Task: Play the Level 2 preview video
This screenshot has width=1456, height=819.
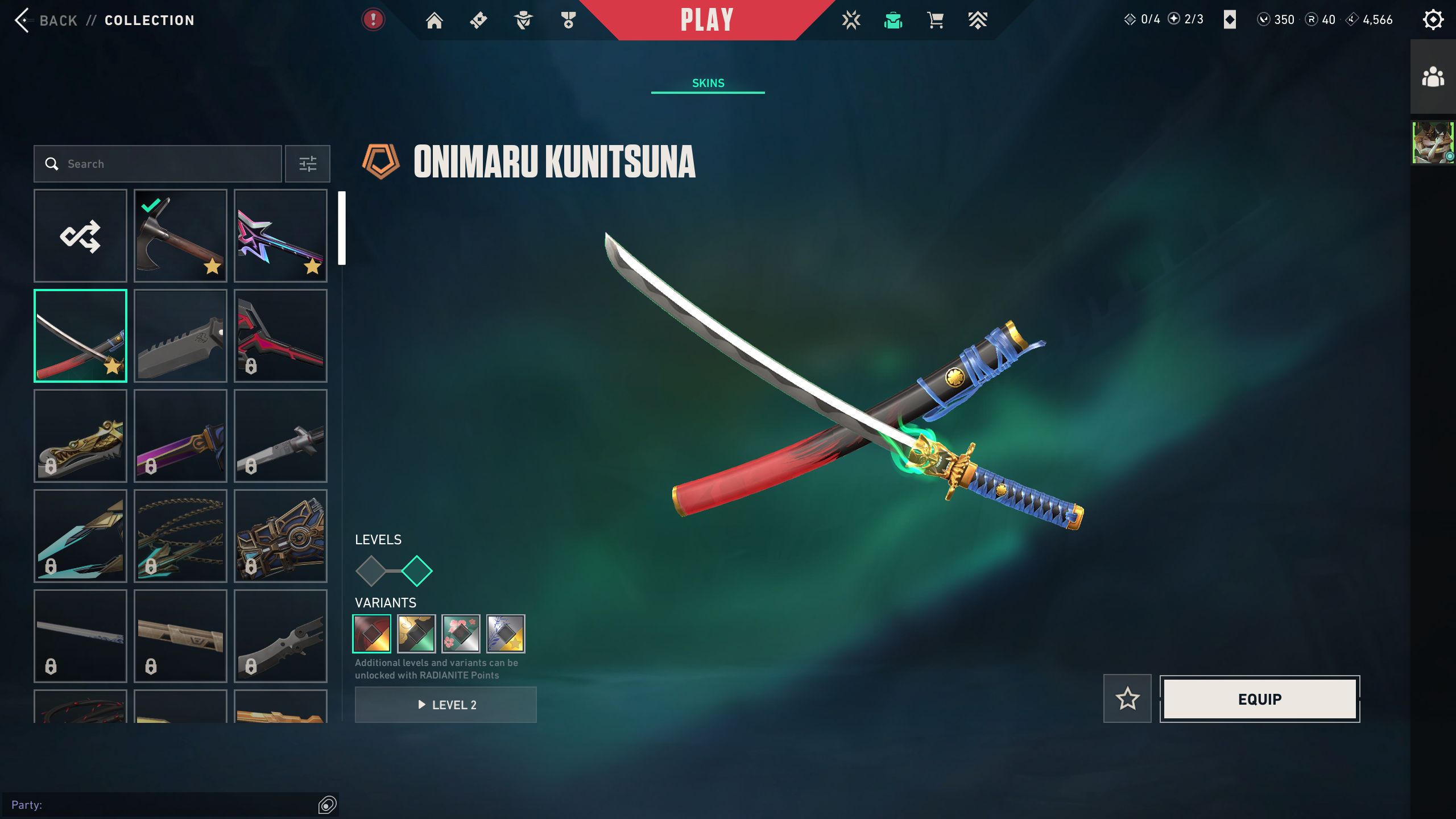Action: [x=446, y=705]
